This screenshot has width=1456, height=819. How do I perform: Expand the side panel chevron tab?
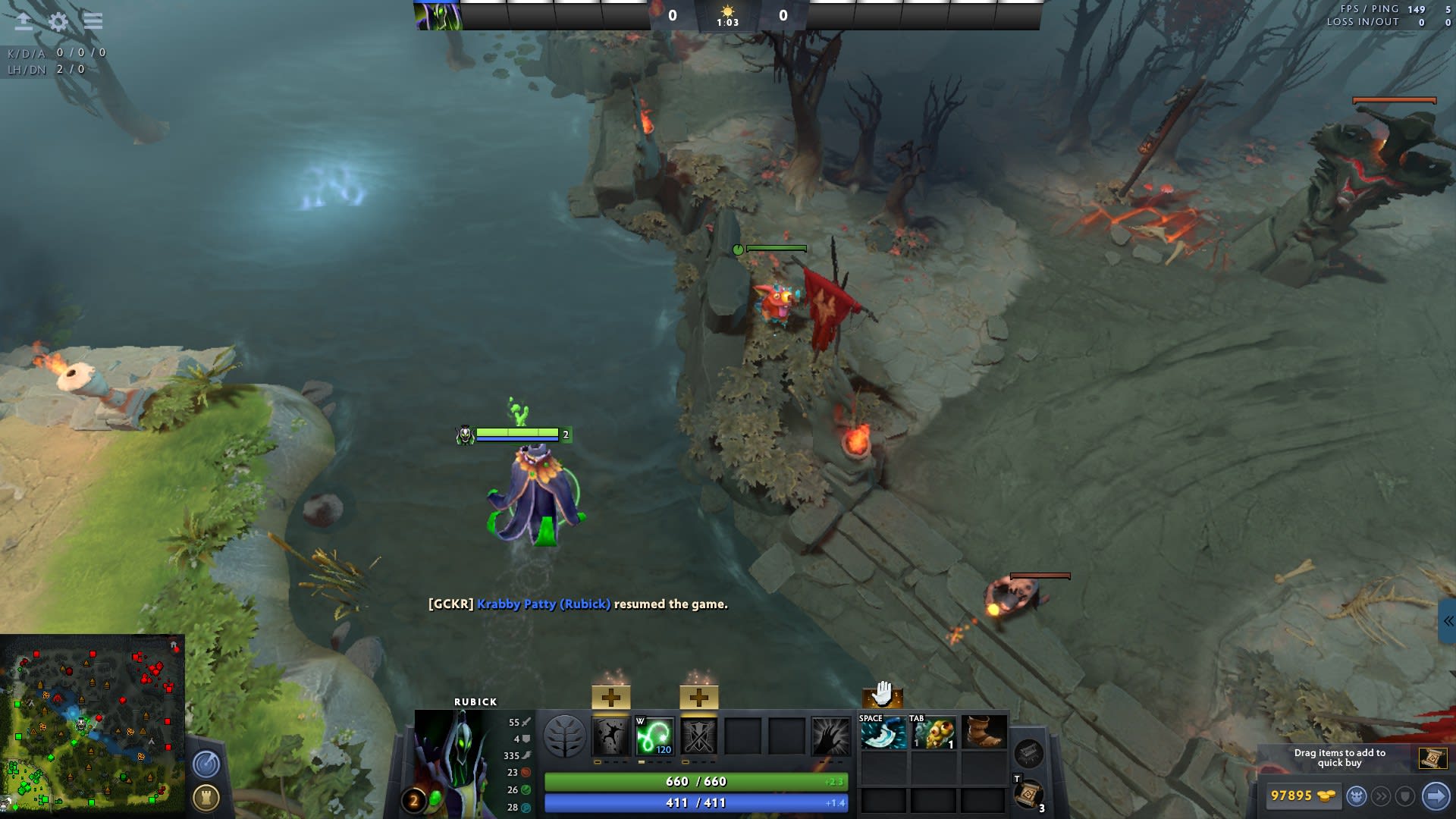point(1448,621)
